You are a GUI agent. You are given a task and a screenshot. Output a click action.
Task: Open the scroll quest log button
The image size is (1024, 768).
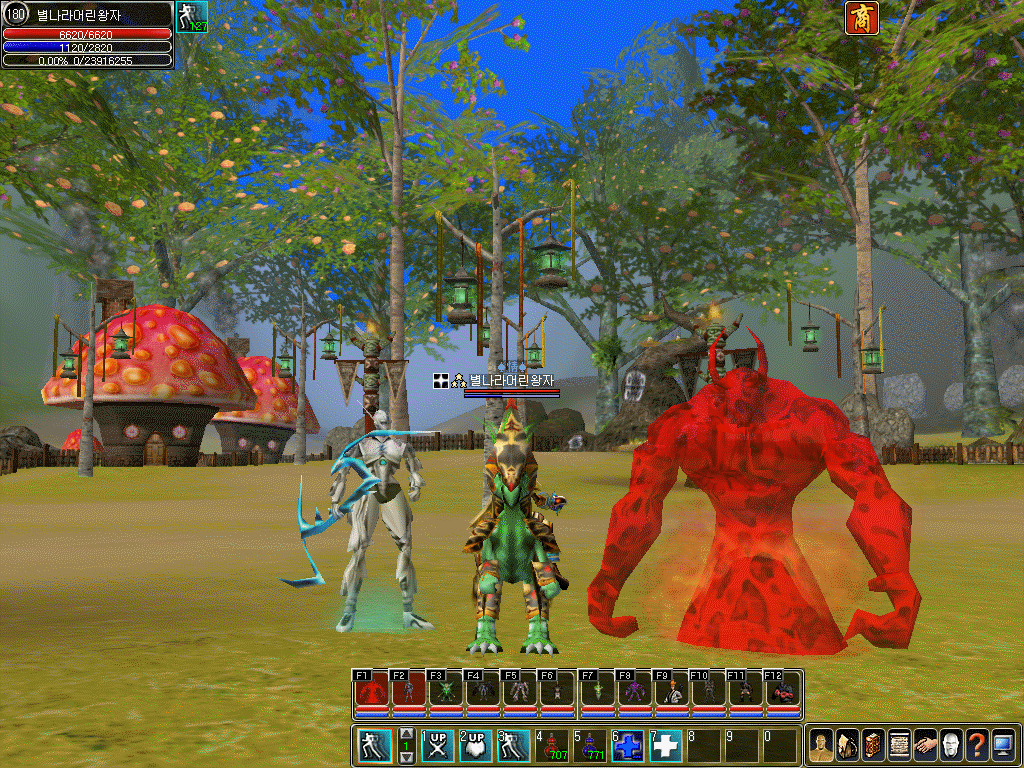[899, 745]
